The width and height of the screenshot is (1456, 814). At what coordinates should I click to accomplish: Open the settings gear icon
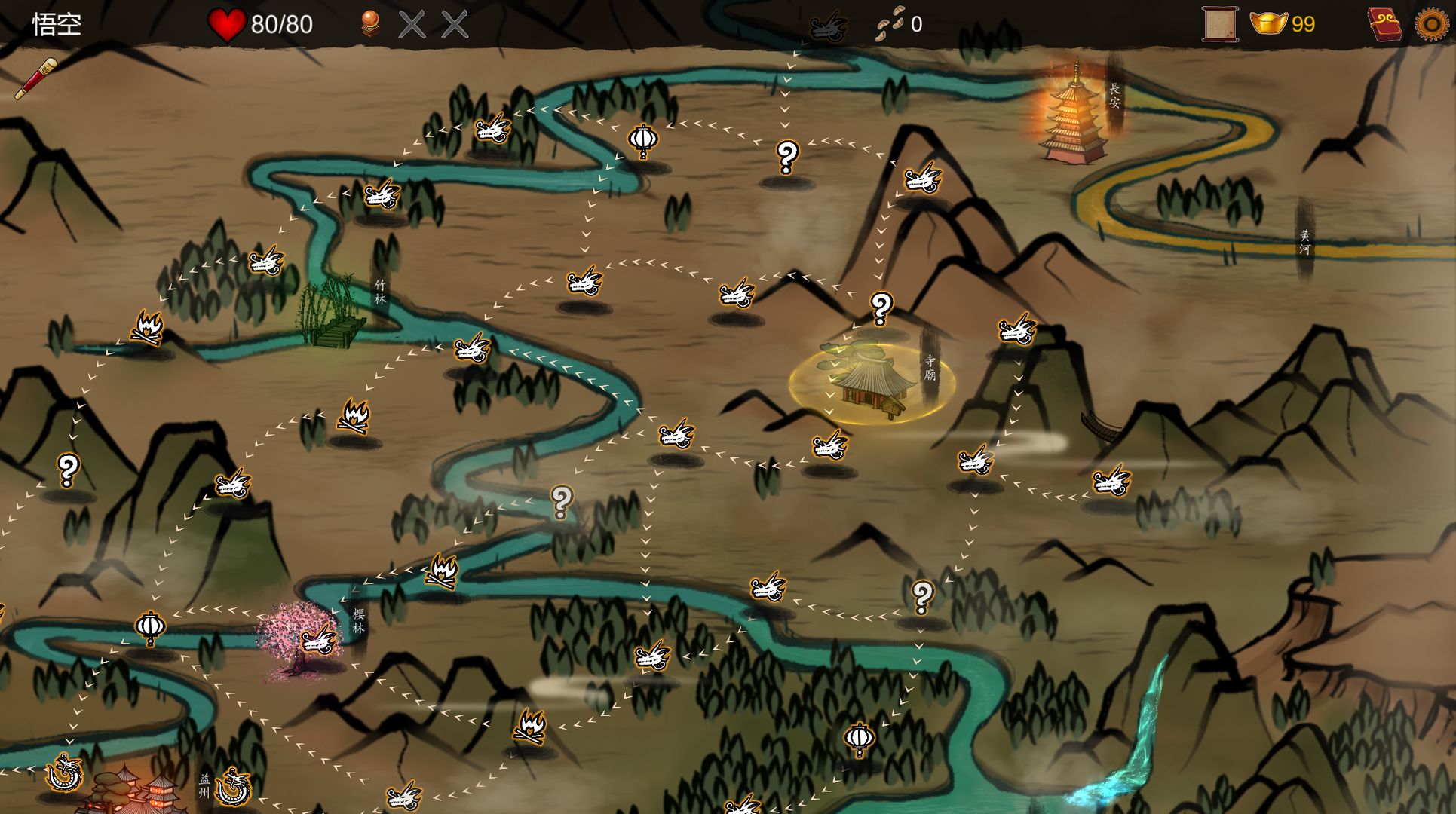1431,24
